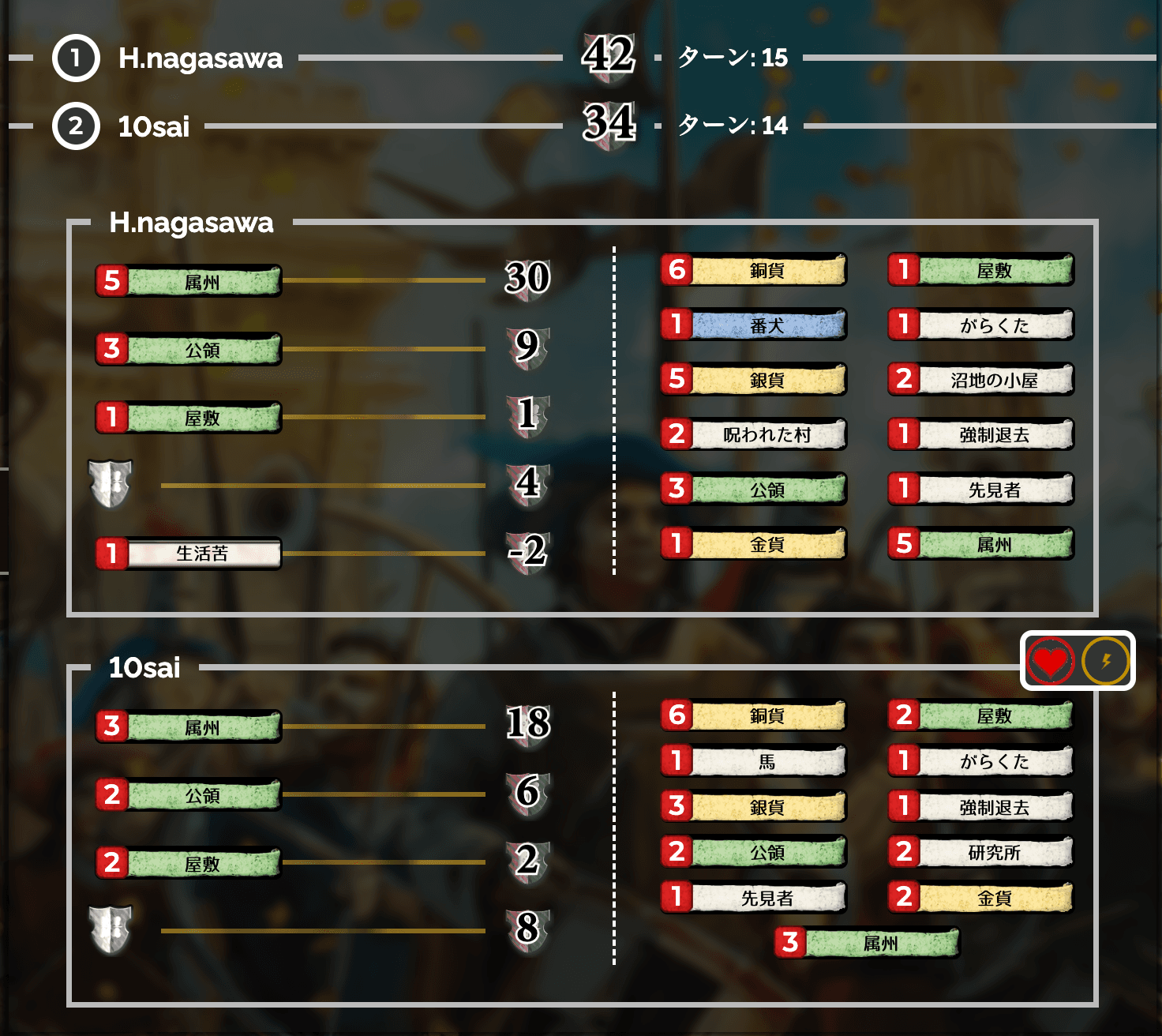
Task: Click the shield icon next to 10sai's 34 score
Action: tap(608, 125)
